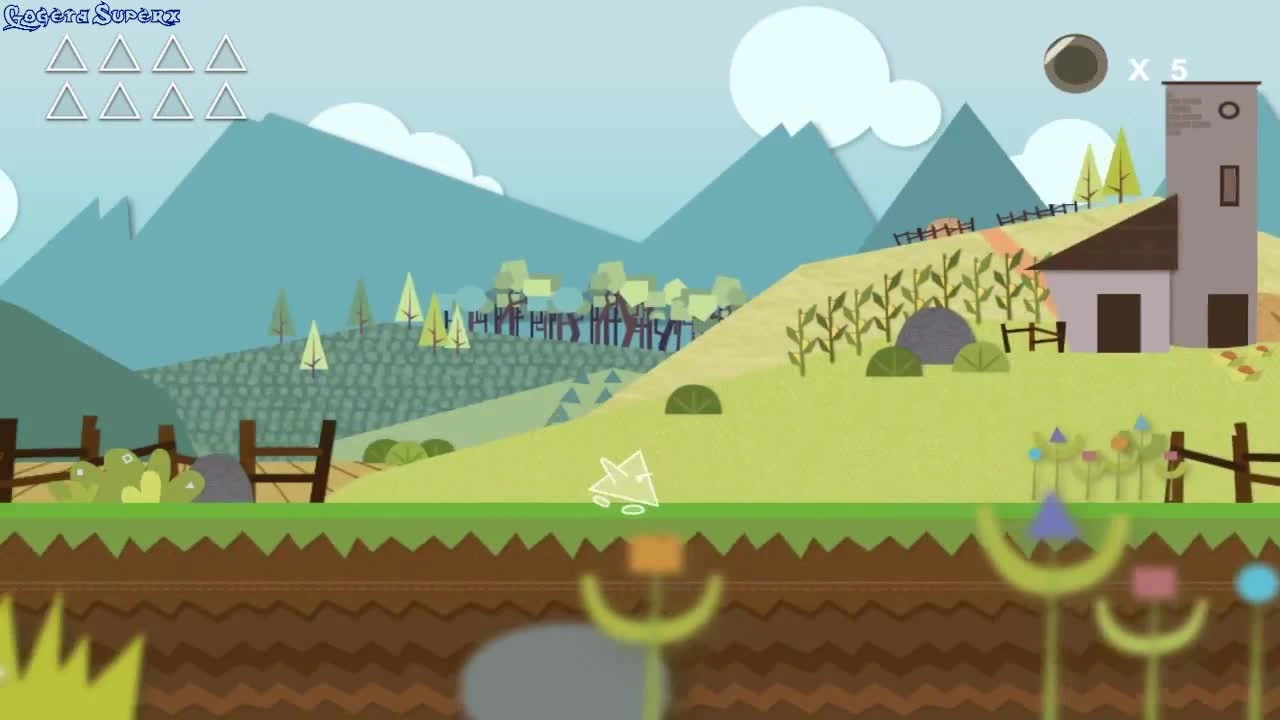Click the wooden fence post on the left

pyautogui.click(x=246, y=450)
